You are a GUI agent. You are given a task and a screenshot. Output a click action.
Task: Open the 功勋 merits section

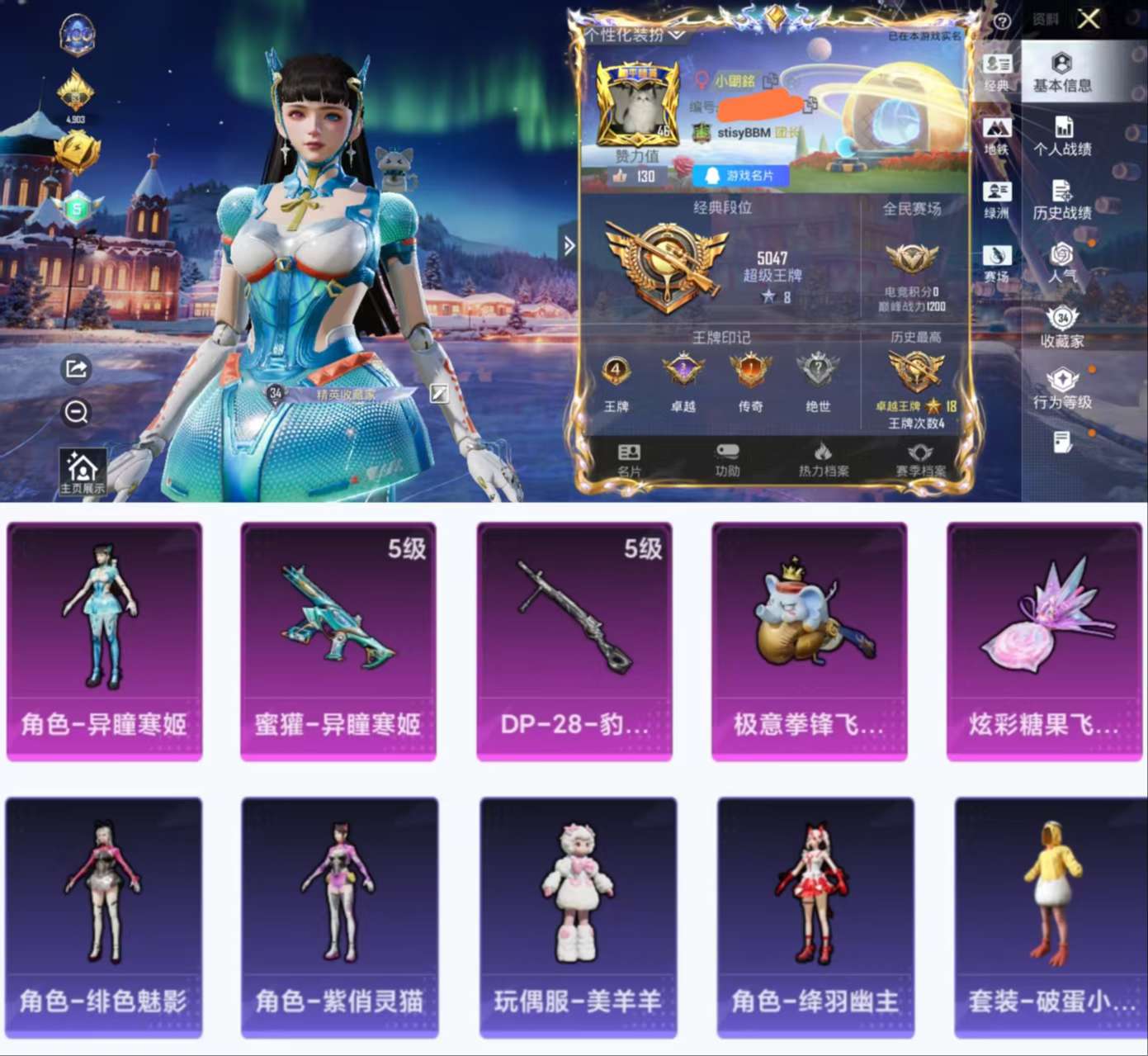726,458
